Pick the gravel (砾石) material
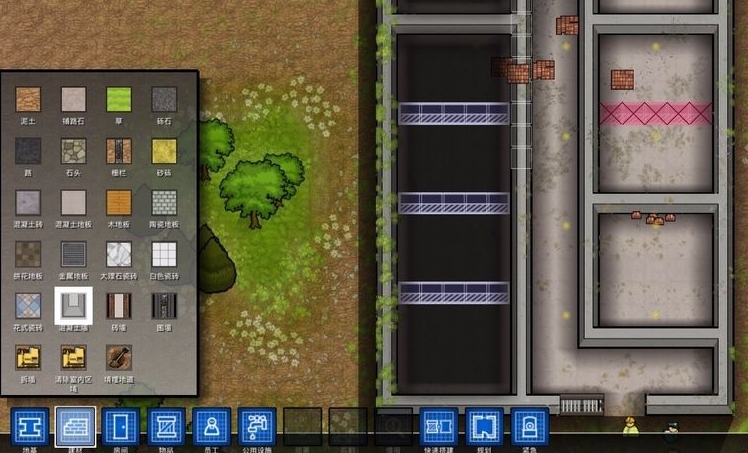 164,99
